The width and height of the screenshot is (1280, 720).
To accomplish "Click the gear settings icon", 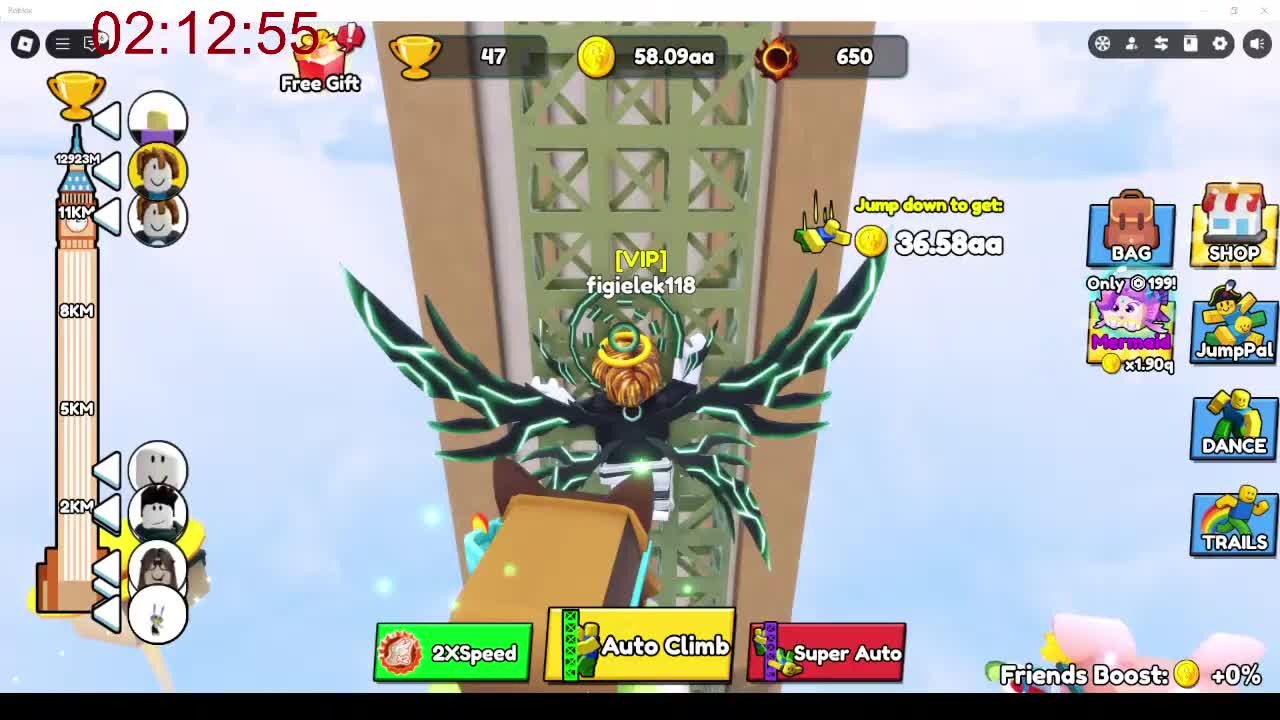I will (1220, 43).
